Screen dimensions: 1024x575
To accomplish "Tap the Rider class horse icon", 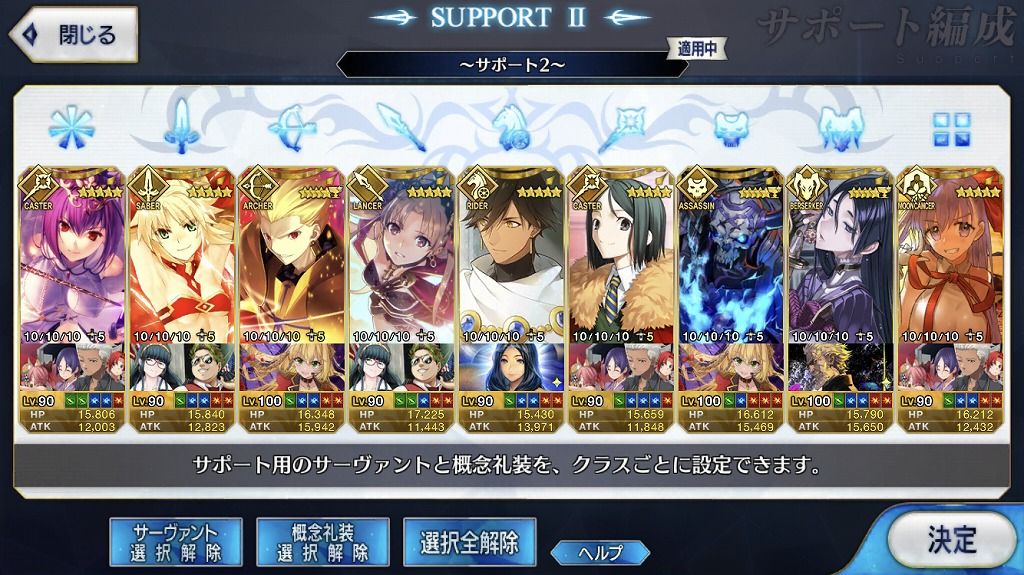I will tap(512, 127).
